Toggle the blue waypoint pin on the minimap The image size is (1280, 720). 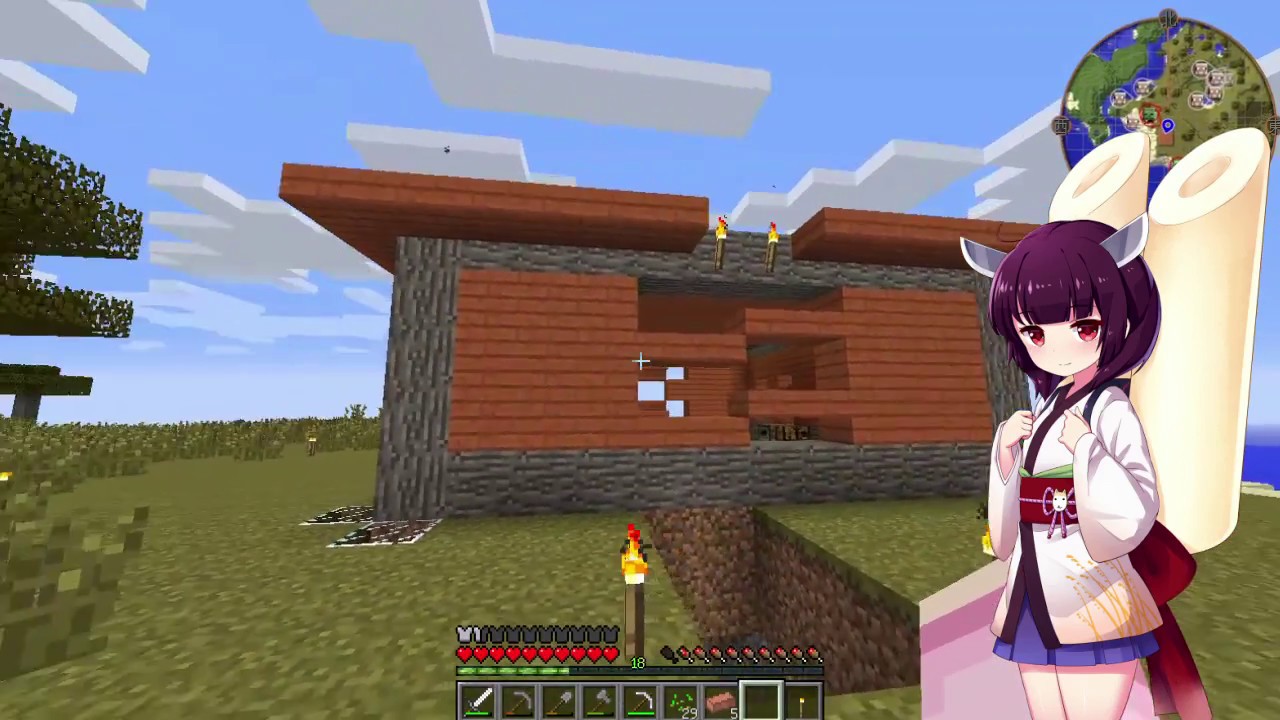(x=1168, y=126)
